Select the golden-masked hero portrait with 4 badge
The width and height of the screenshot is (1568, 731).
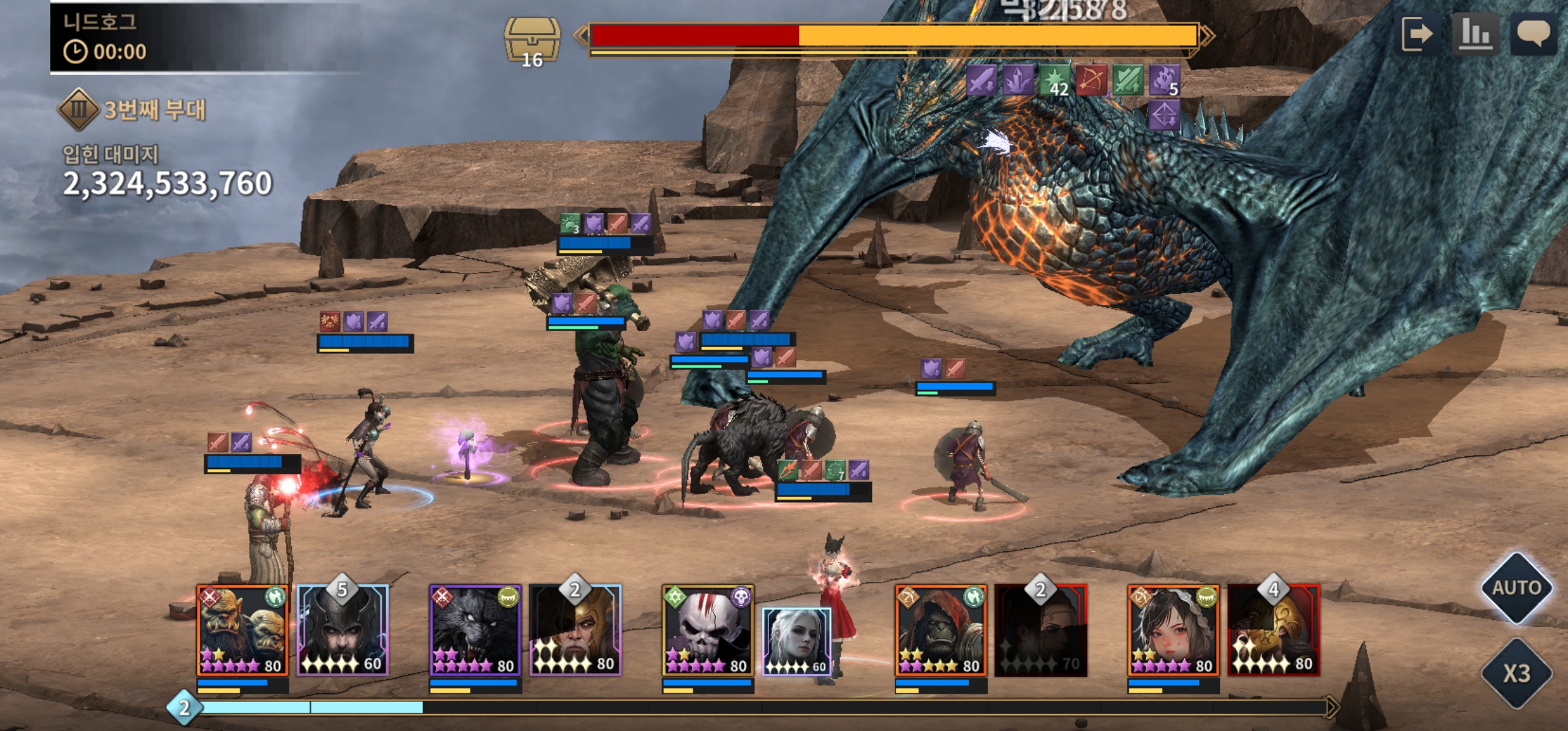(1273, 631)
